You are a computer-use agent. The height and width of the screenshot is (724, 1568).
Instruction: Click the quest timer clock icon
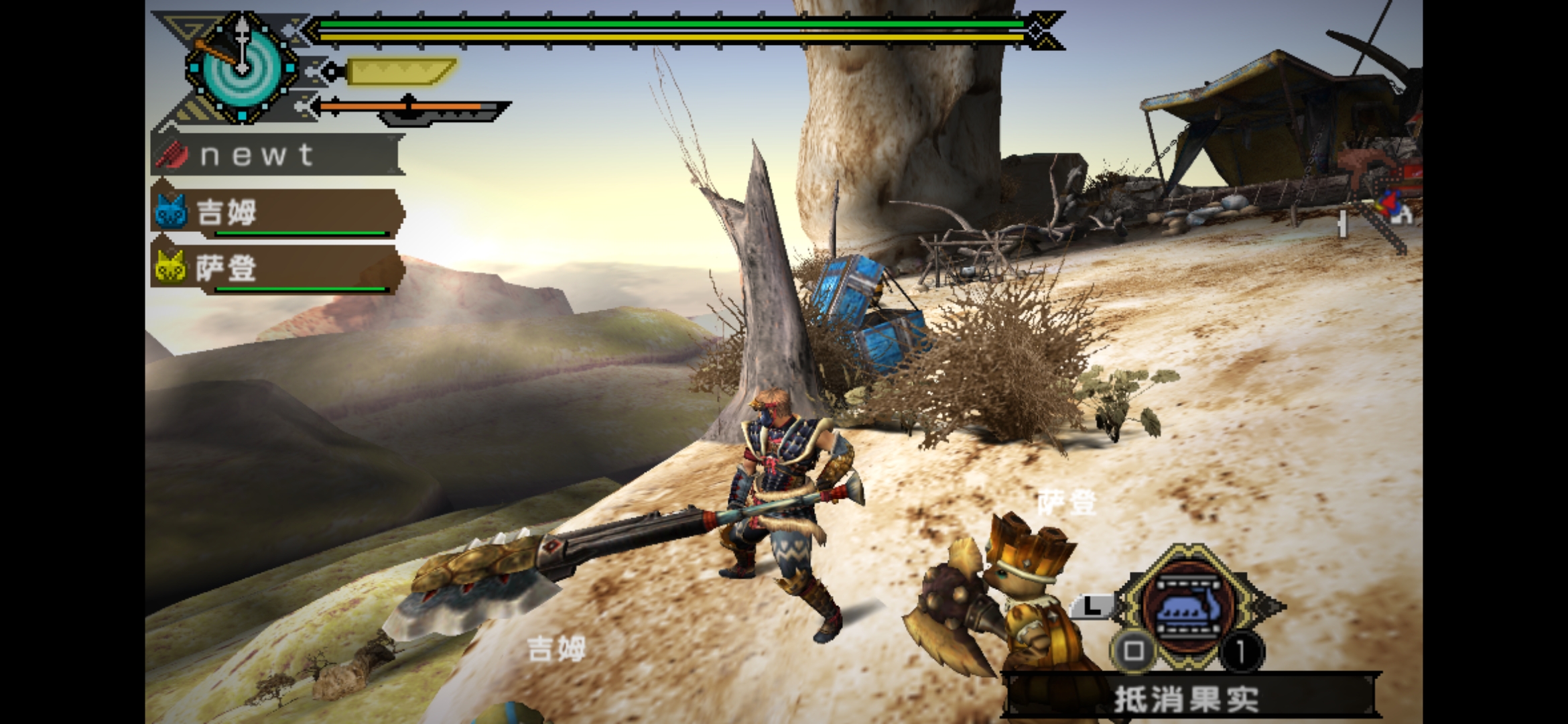[242, 67]
